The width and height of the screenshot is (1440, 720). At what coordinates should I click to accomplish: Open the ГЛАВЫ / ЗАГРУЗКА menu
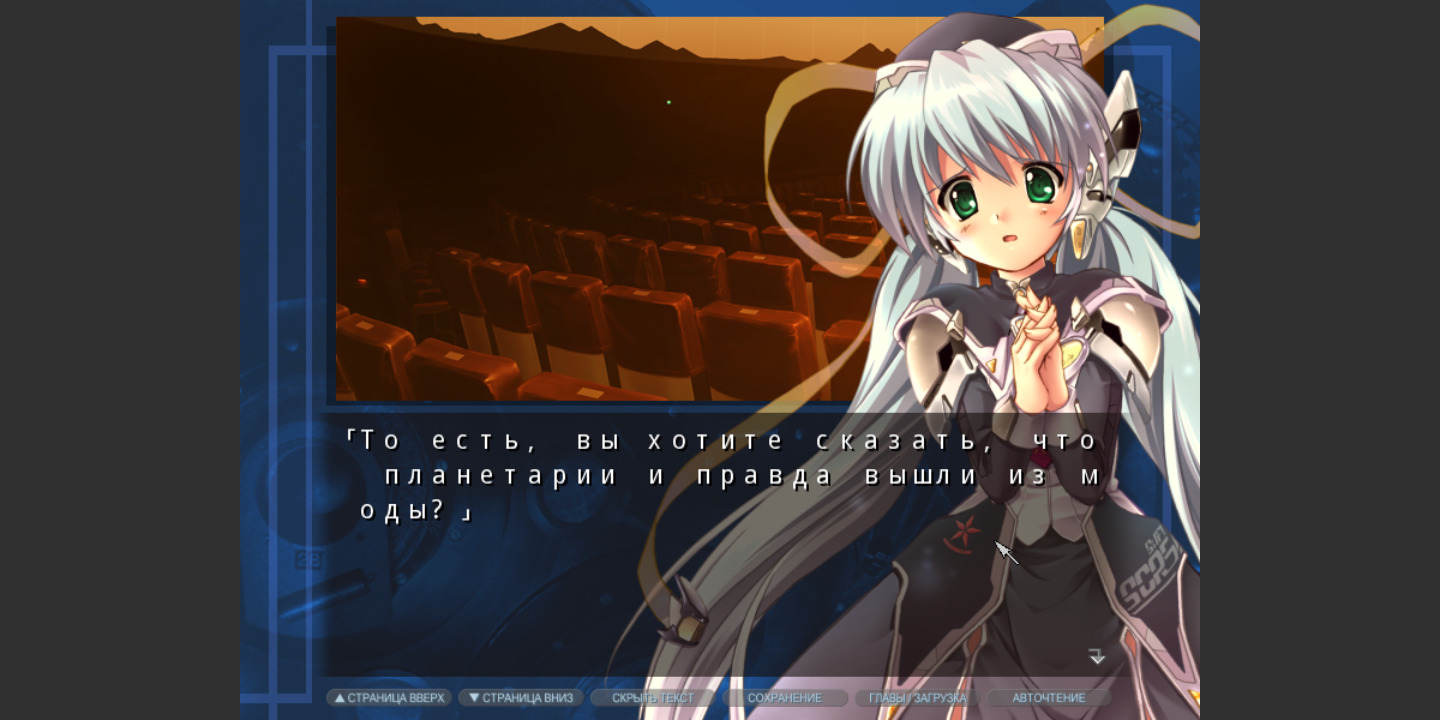click(x=917, y=698)
